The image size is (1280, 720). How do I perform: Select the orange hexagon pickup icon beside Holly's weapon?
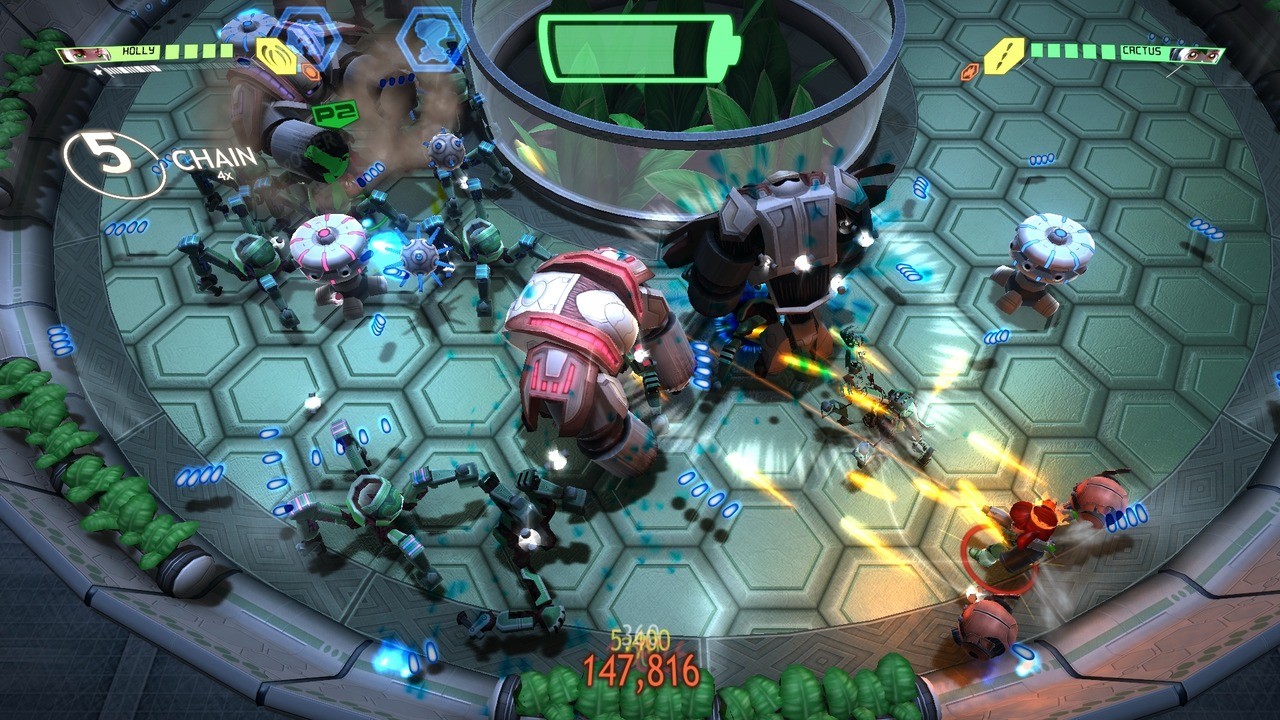pyautogui.click(x=312, y=72)
